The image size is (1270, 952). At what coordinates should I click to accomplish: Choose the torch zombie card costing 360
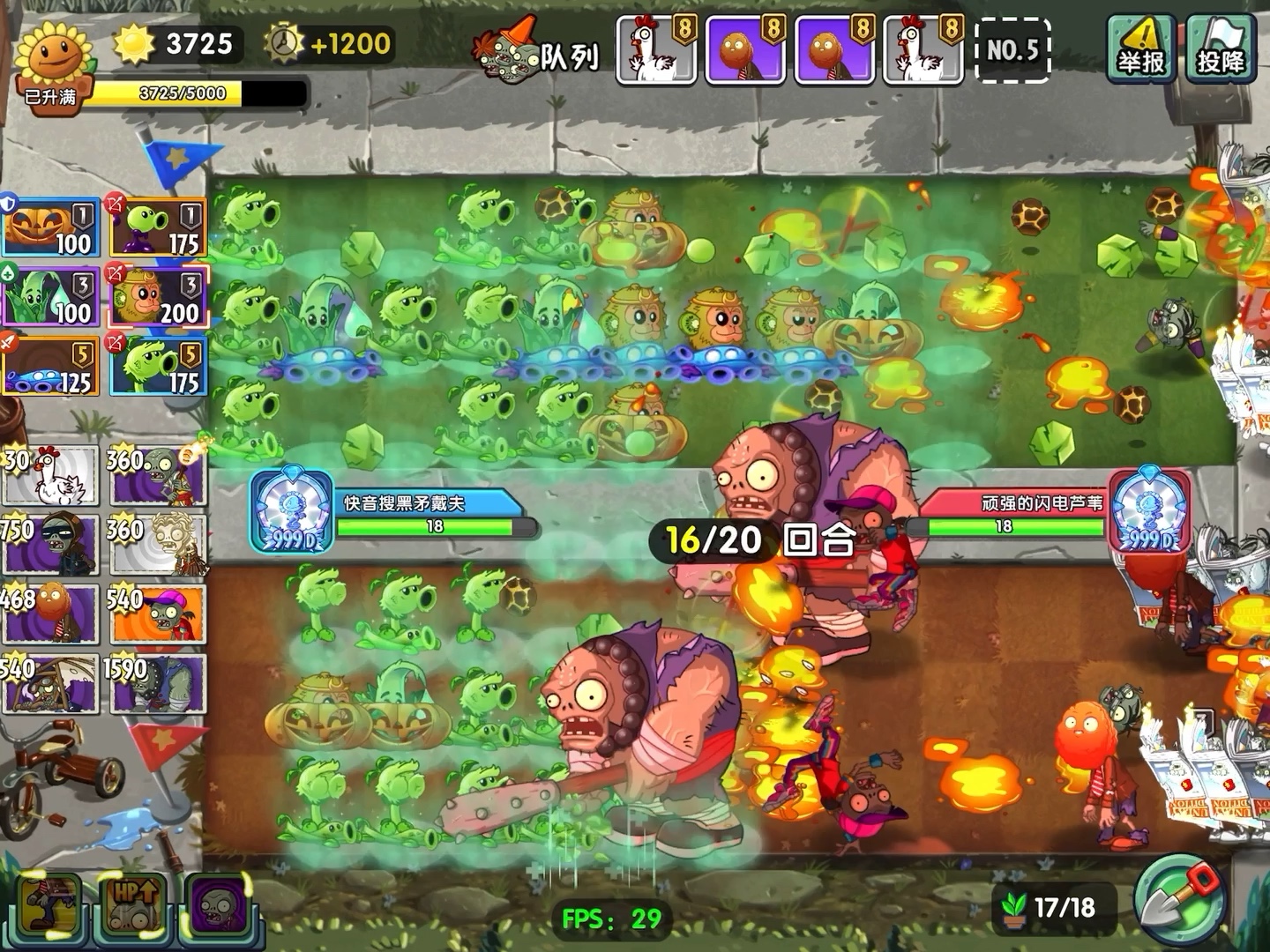pos(158,476)
